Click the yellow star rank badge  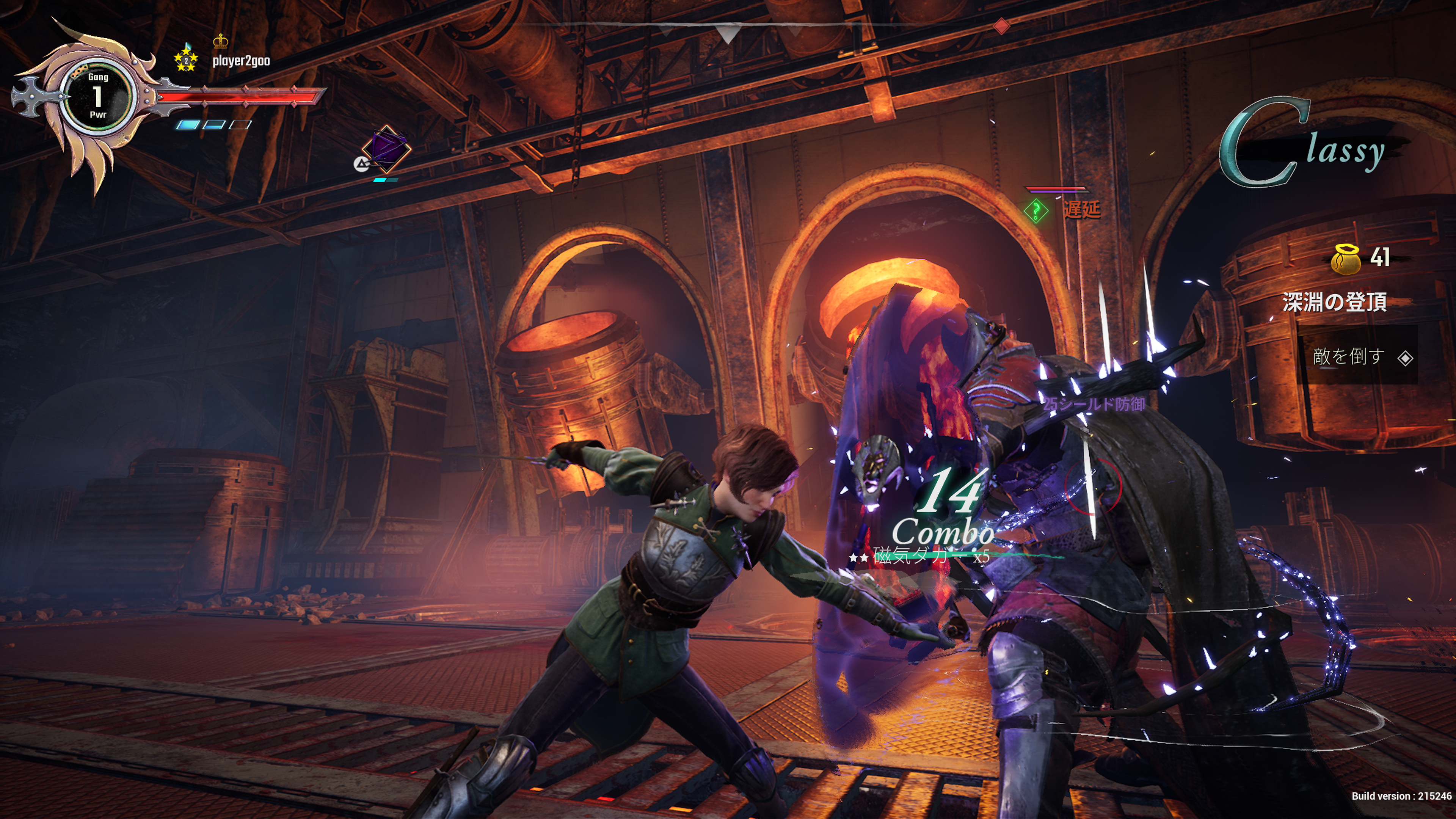point(185,60)
